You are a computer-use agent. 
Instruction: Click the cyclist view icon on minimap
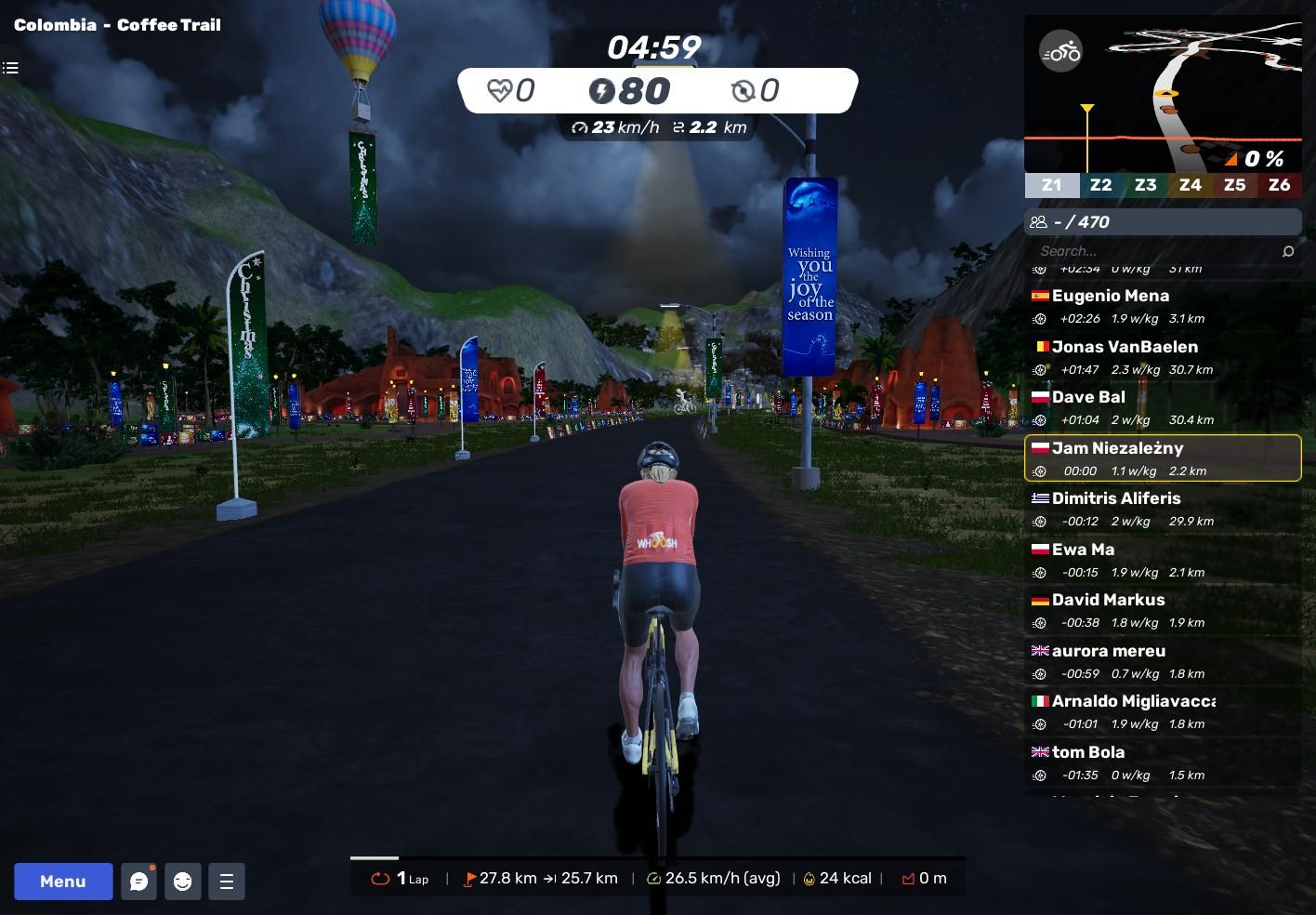point(1060,51)
